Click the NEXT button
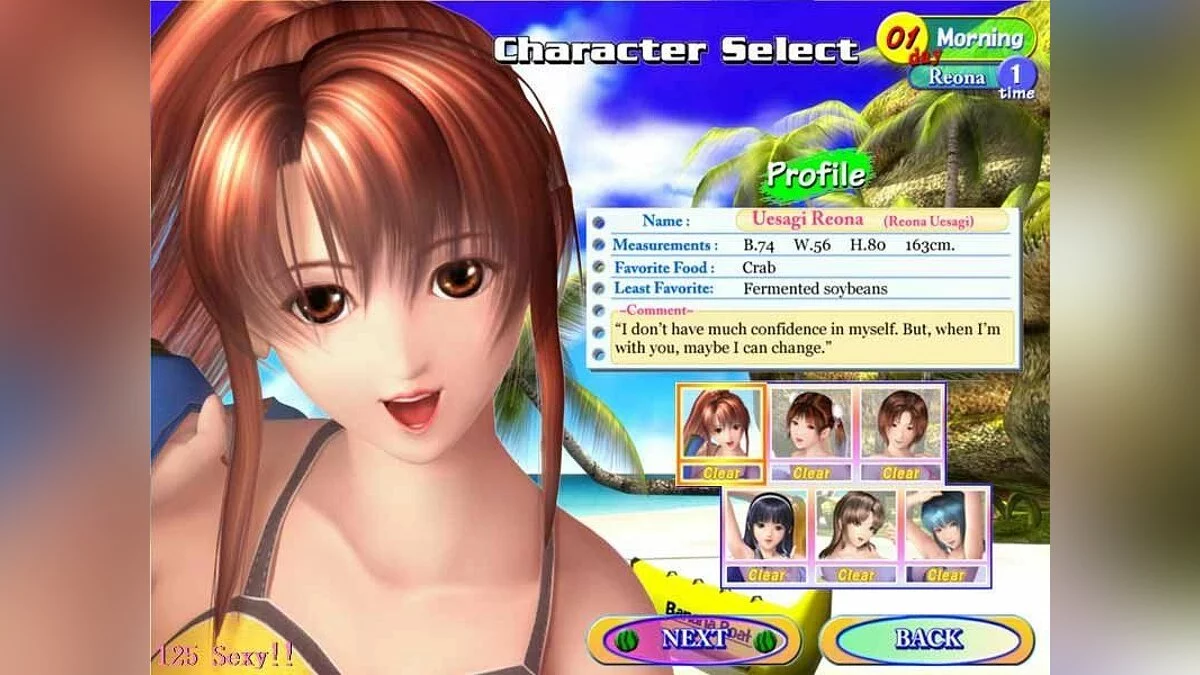The height and width of the screenshot is (675, 1200). click(694, 640)
